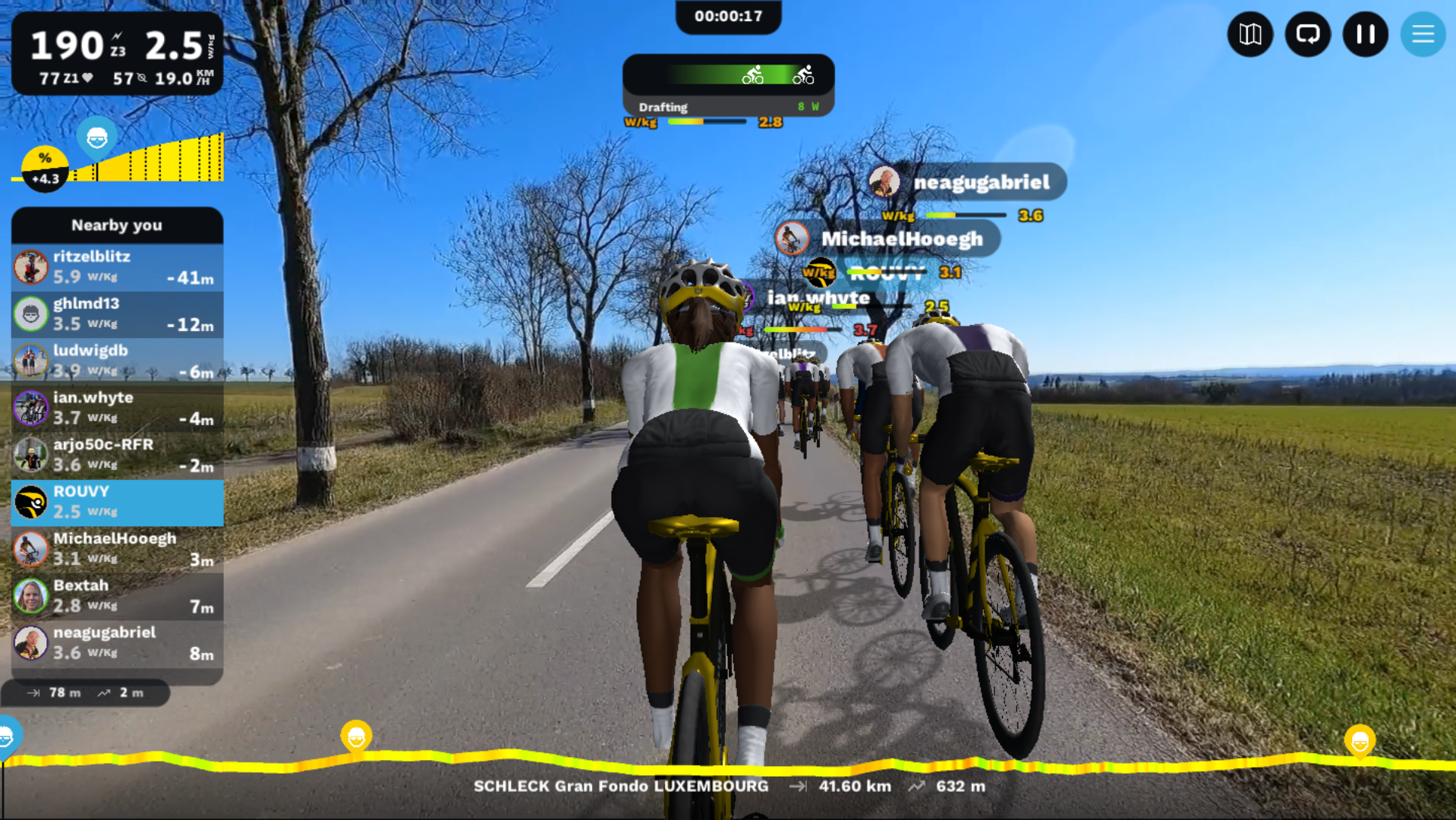The height and width of the screenshot is (820, 1456).
Task: Choose ludwigdb from nearby riders
Action: click(x=118, y=361)
